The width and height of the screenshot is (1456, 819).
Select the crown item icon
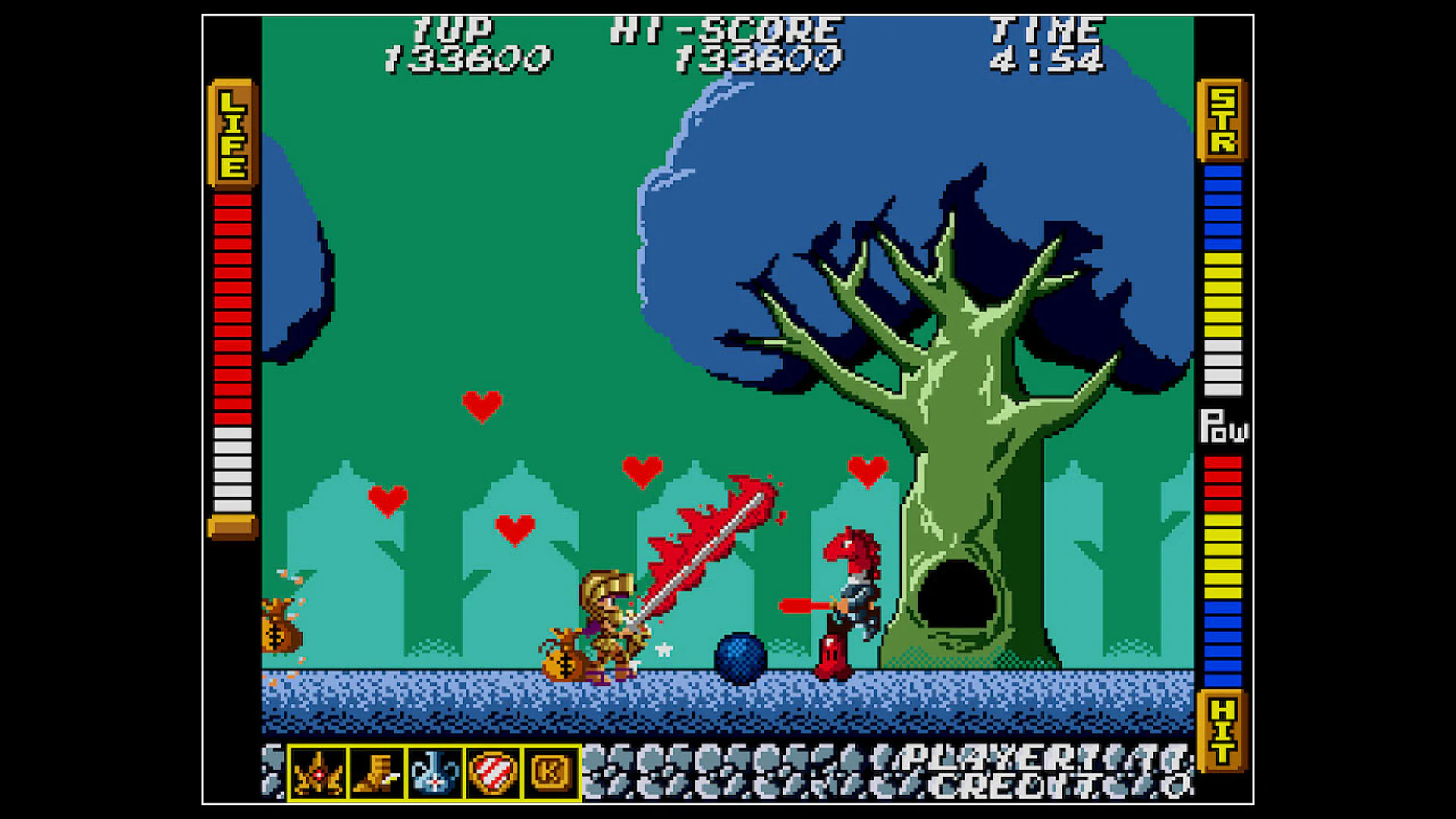318,775
